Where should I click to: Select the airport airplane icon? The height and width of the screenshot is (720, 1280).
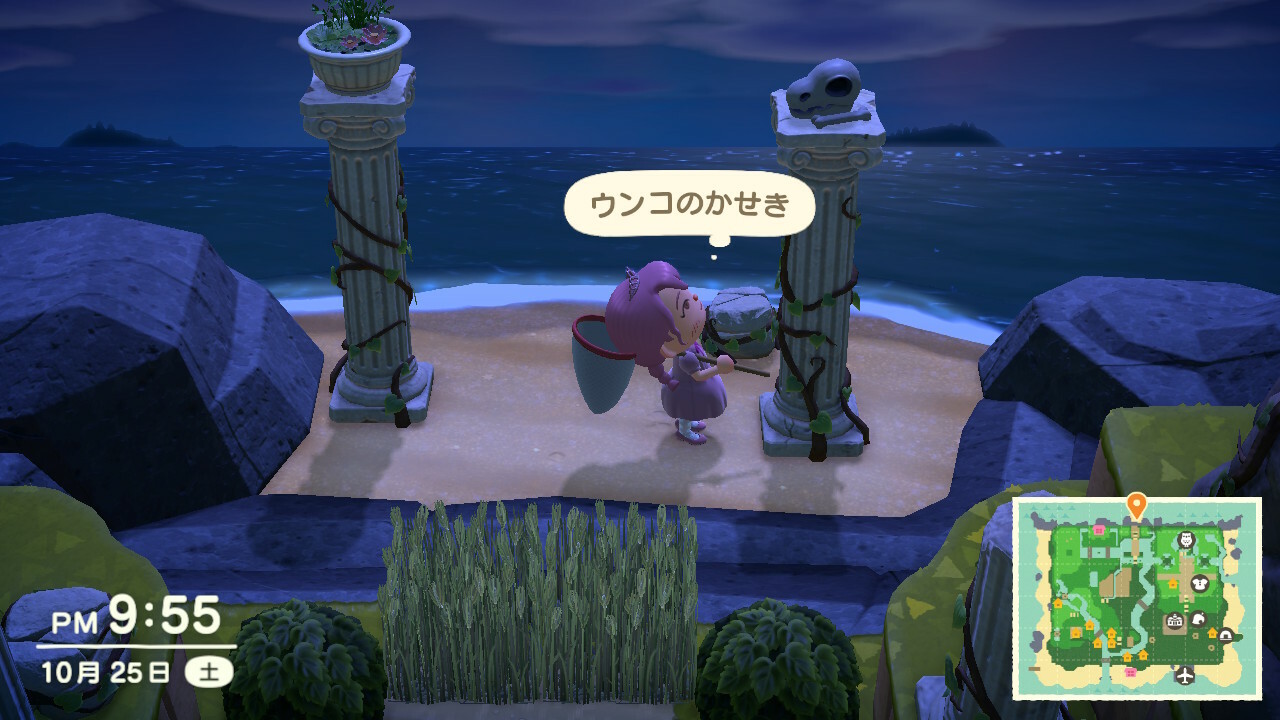1186,675
